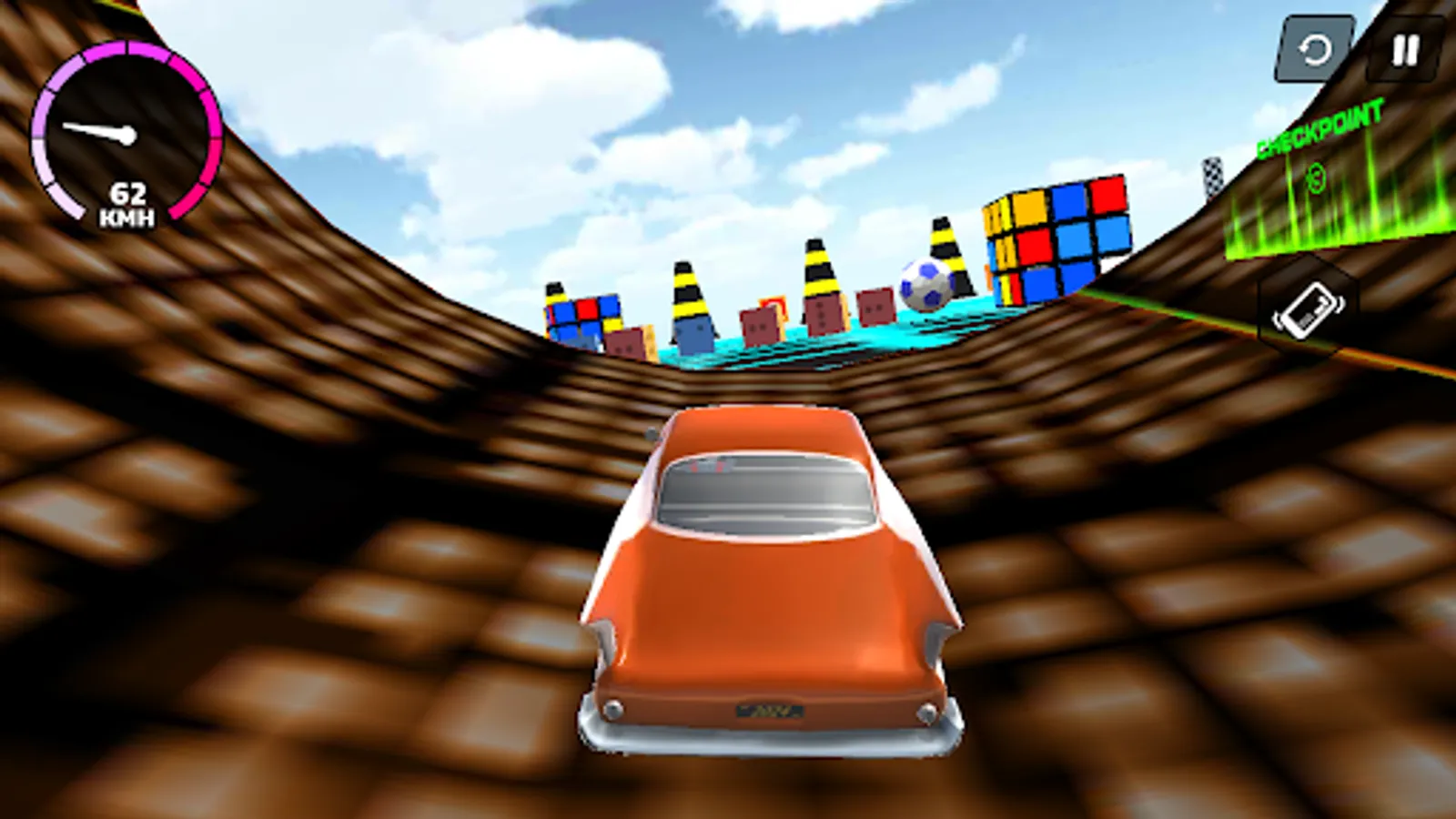
Task: Click the checkered finish pole on the horizon
Action: (1212, 177)
